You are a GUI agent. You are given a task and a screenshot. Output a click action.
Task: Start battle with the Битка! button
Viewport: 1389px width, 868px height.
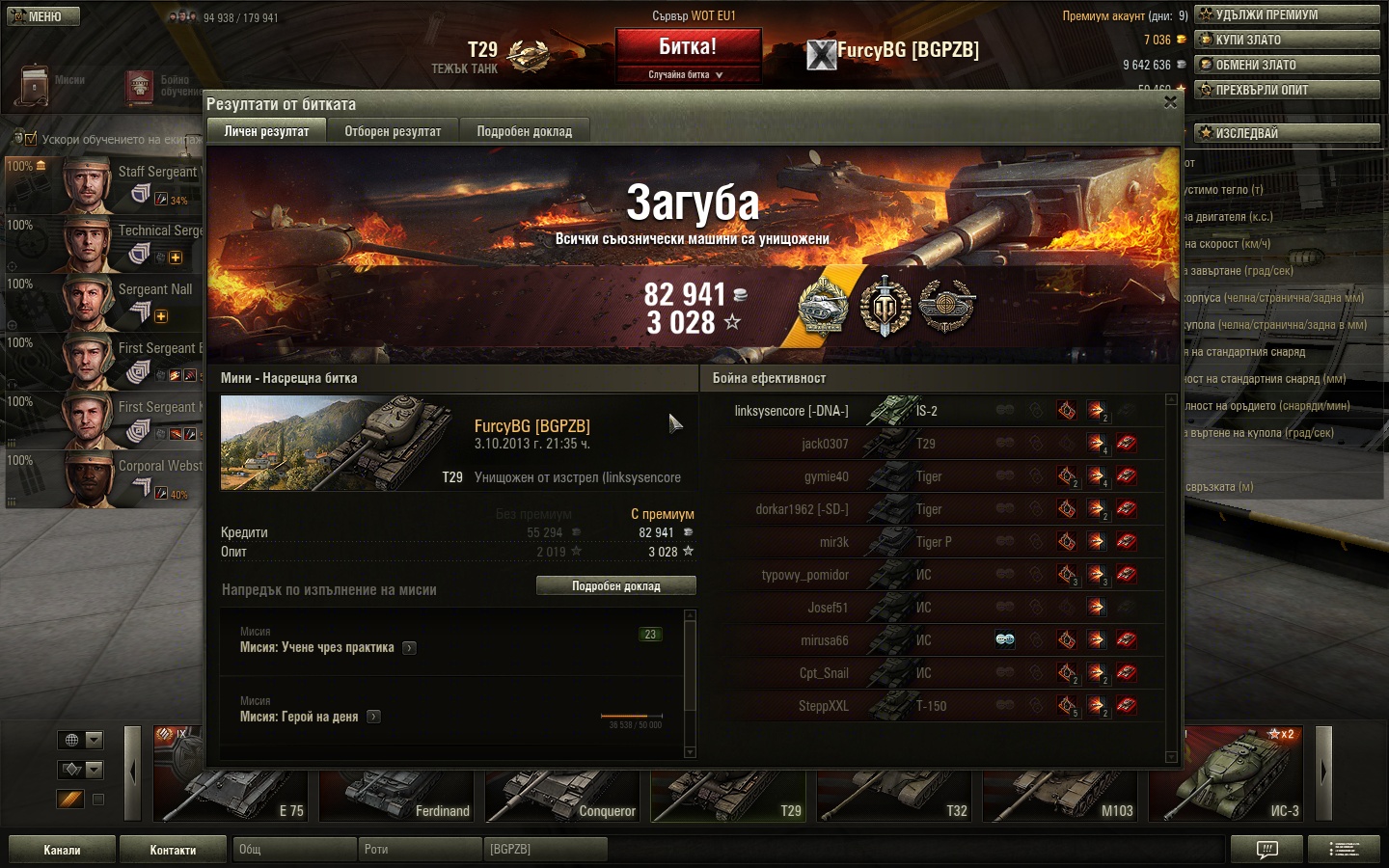click(688, 47)
